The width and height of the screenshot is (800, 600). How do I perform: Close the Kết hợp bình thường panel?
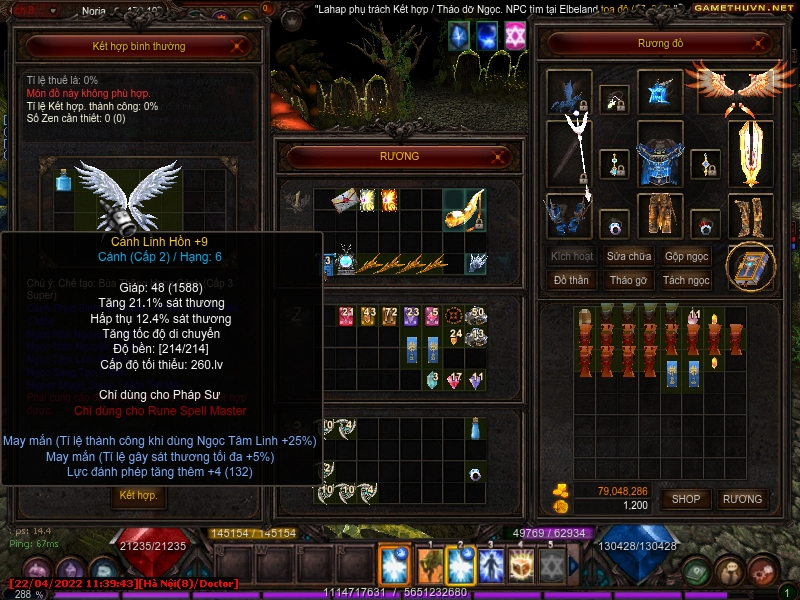[237, 45]
